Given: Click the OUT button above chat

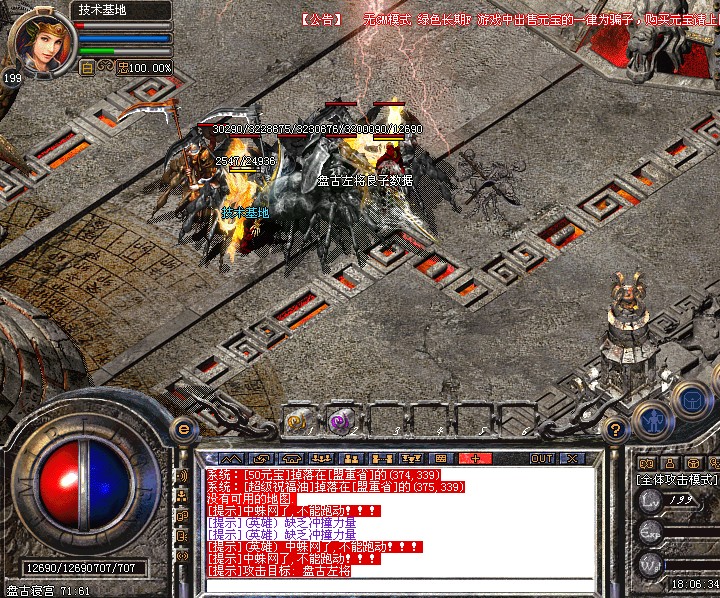Looking at the screenshot, I should (x=541, y=458).
